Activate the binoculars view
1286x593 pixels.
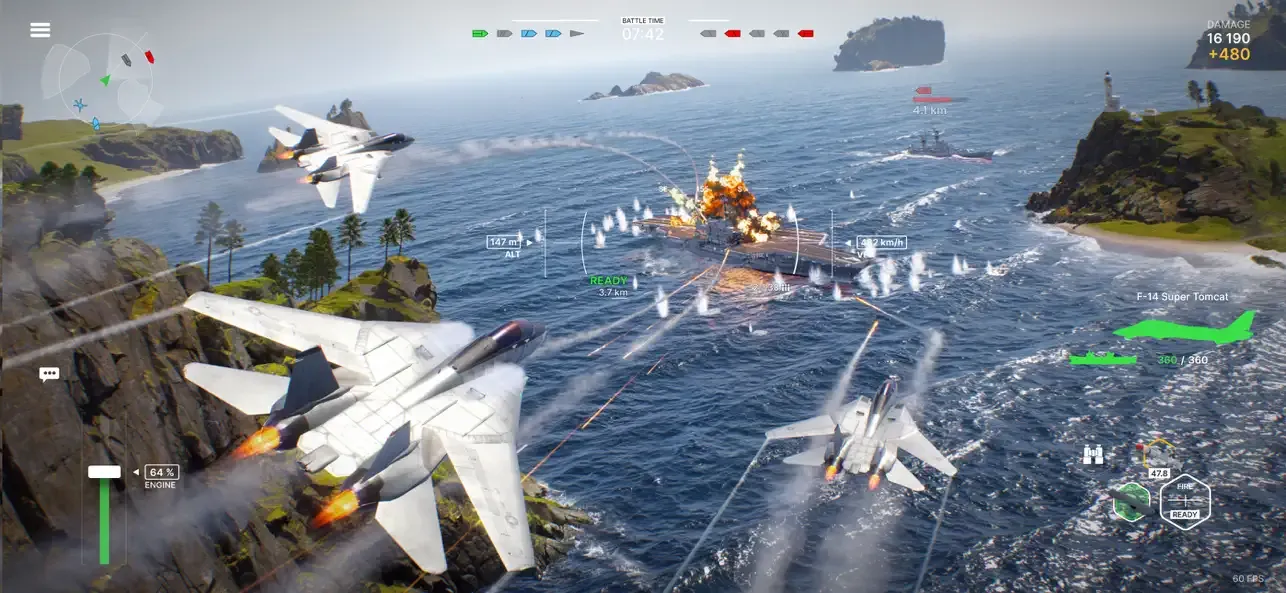pos(1093,455)
